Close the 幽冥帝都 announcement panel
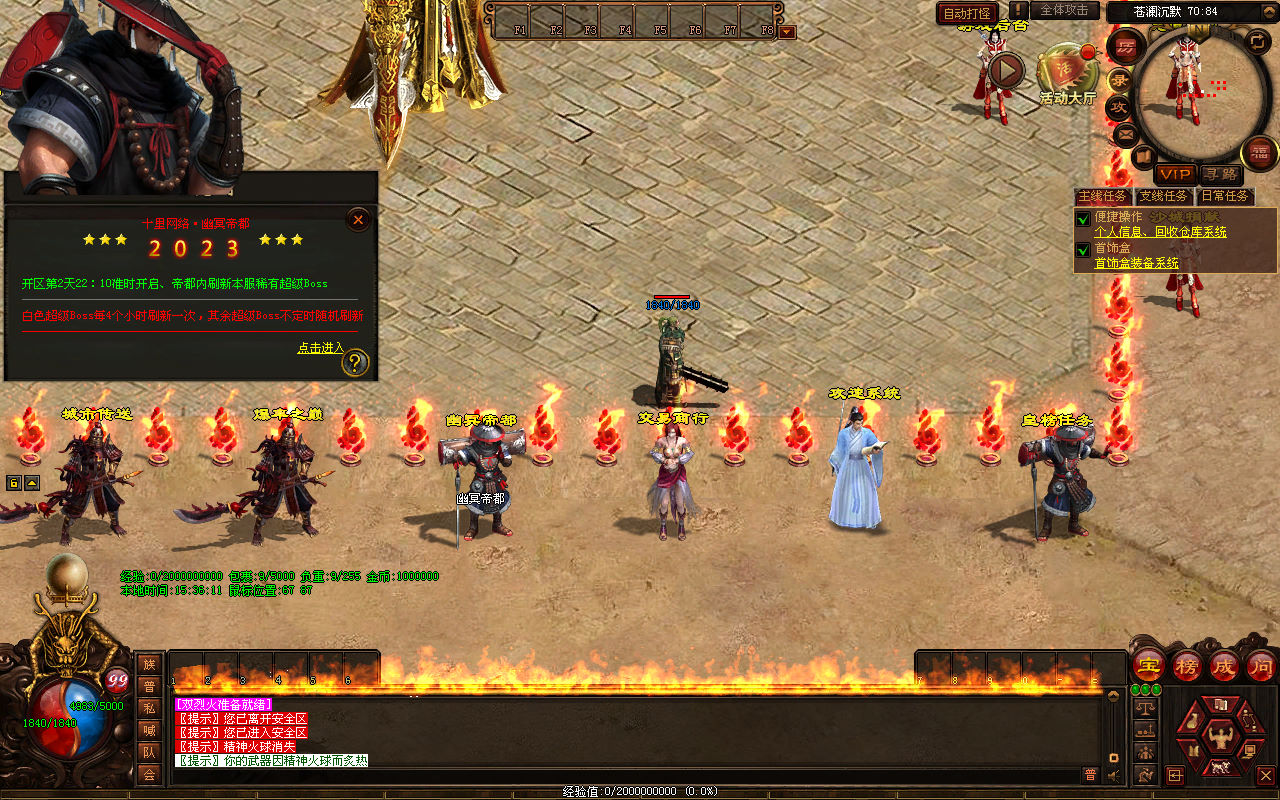 point(358,219)
